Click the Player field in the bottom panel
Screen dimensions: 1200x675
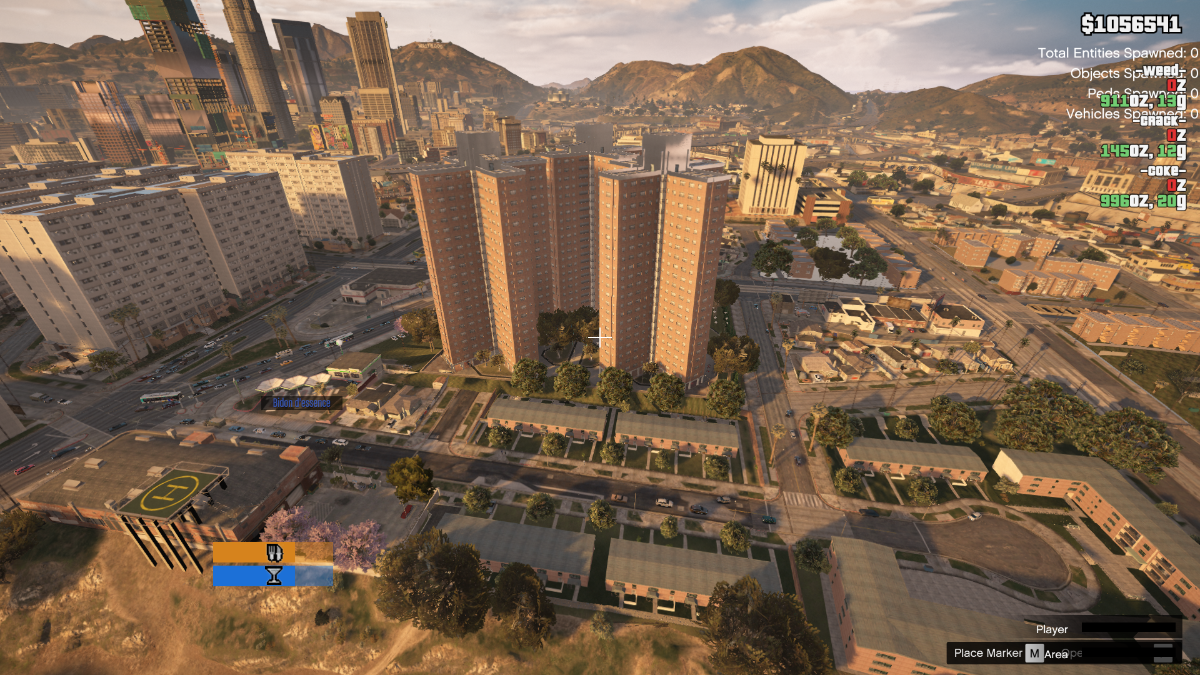(1130, 629)
